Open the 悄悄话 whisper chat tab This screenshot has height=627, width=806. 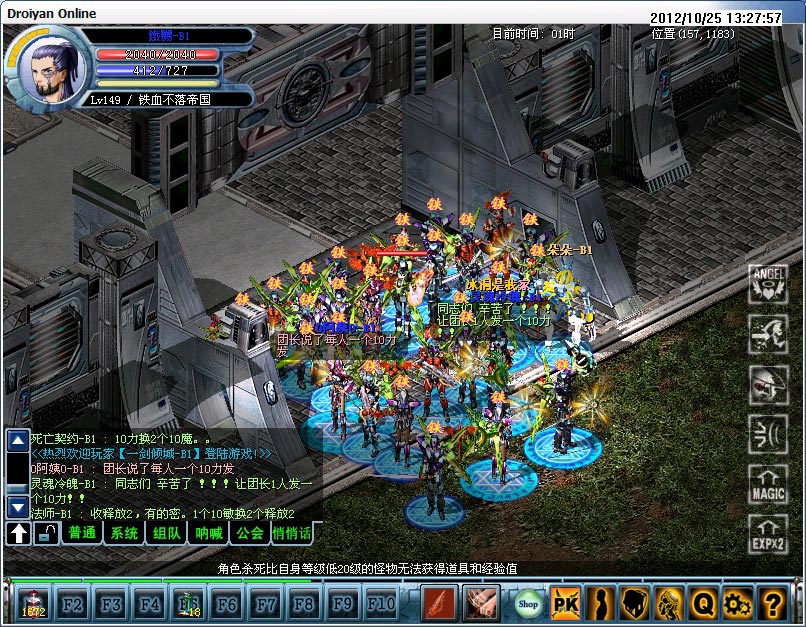click(292, 533)
